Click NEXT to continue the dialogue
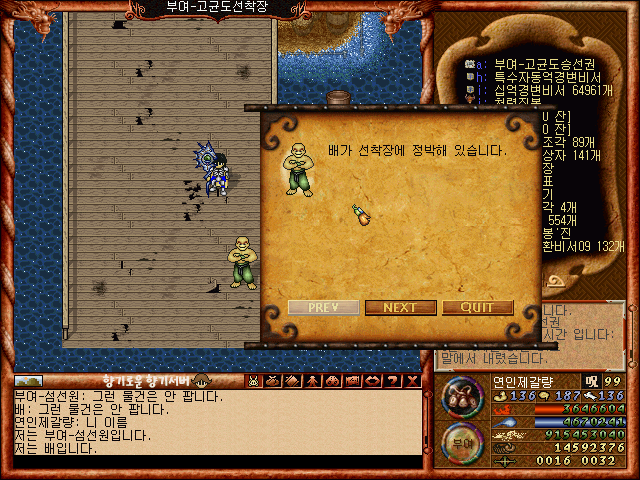Viewport: 640px width, 480px height. 400,307
